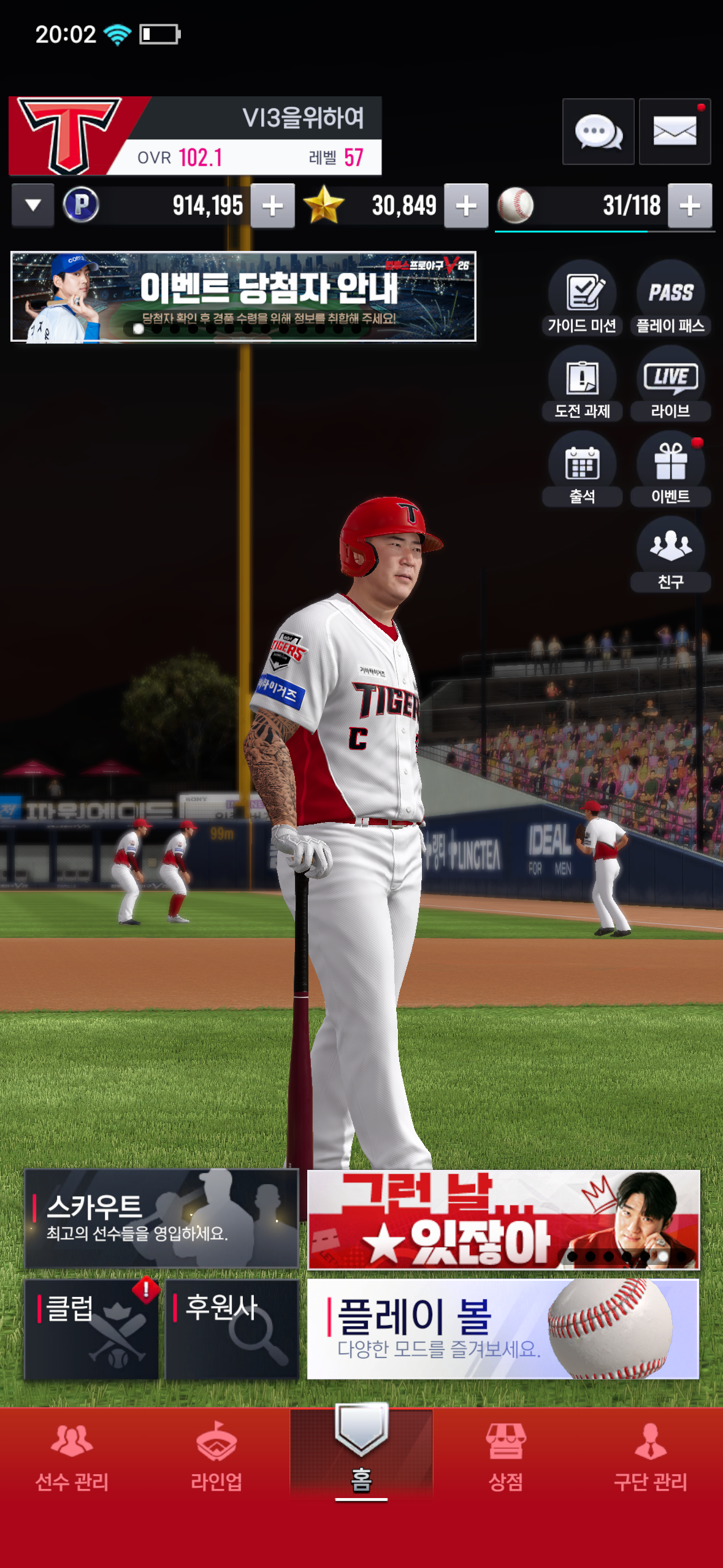
Task: Open the mailbox envelope icon
Action: [675, 131]
